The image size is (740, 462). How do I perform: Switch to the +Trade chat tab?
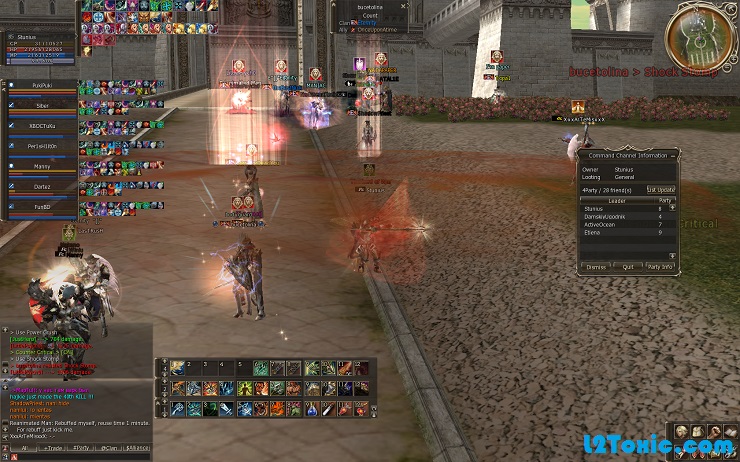point(51,447)
